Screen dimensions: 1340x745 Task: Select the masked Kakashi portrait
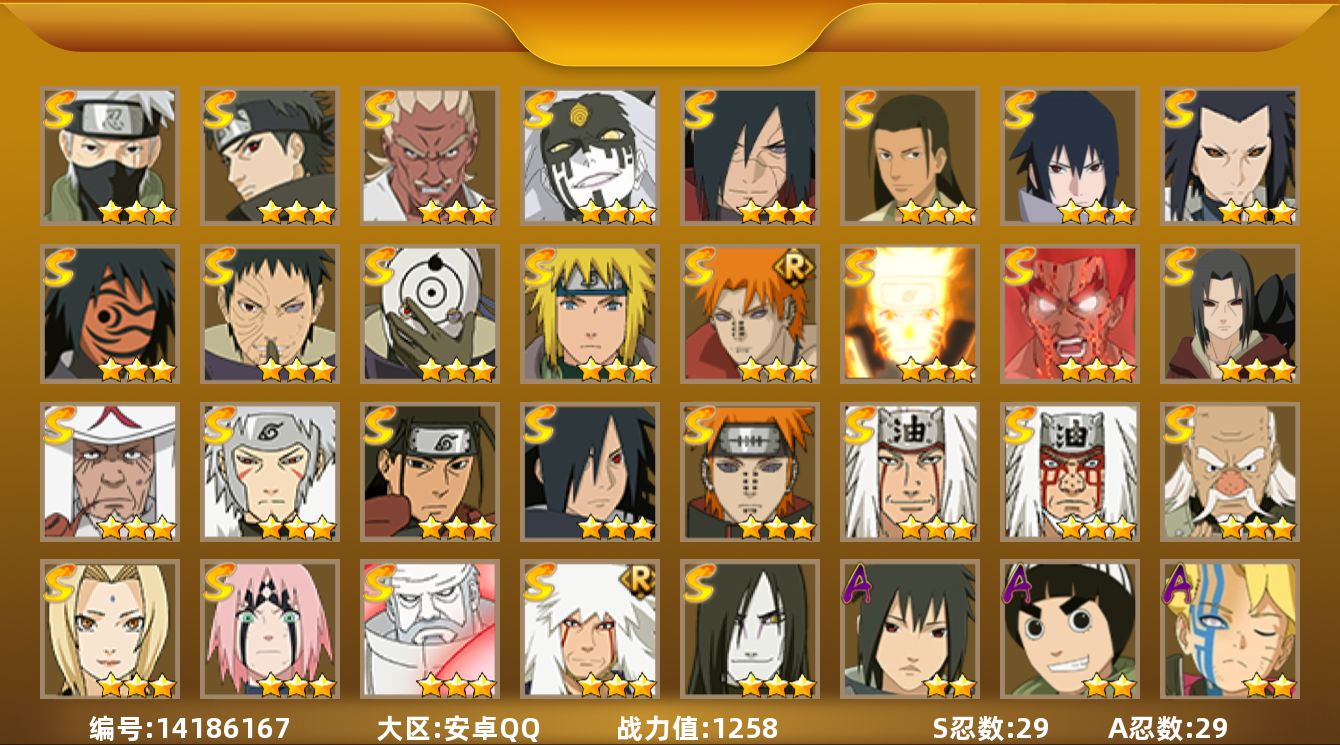pos(109,155)
